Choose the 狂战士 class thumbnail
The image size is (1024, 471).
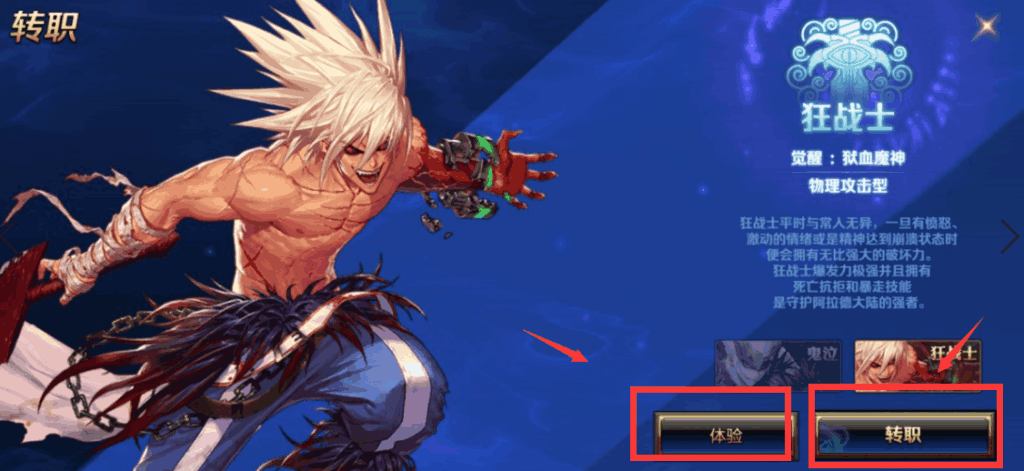[x=917, y=362]
